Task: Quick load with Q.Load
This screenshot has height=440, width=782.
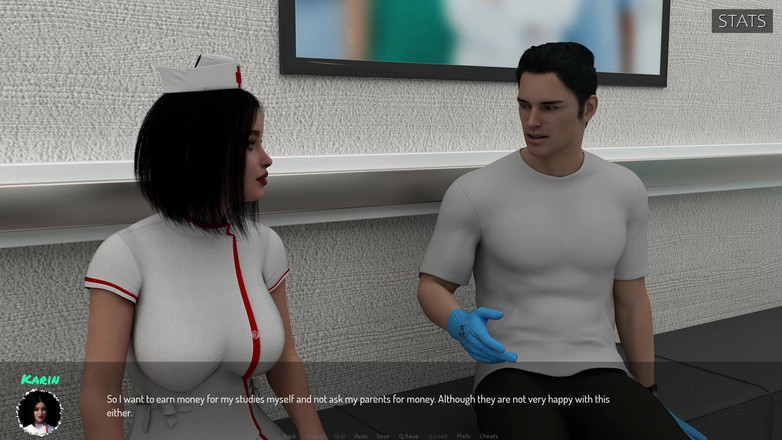Action: pyautogui.click(x=437, y=436)
